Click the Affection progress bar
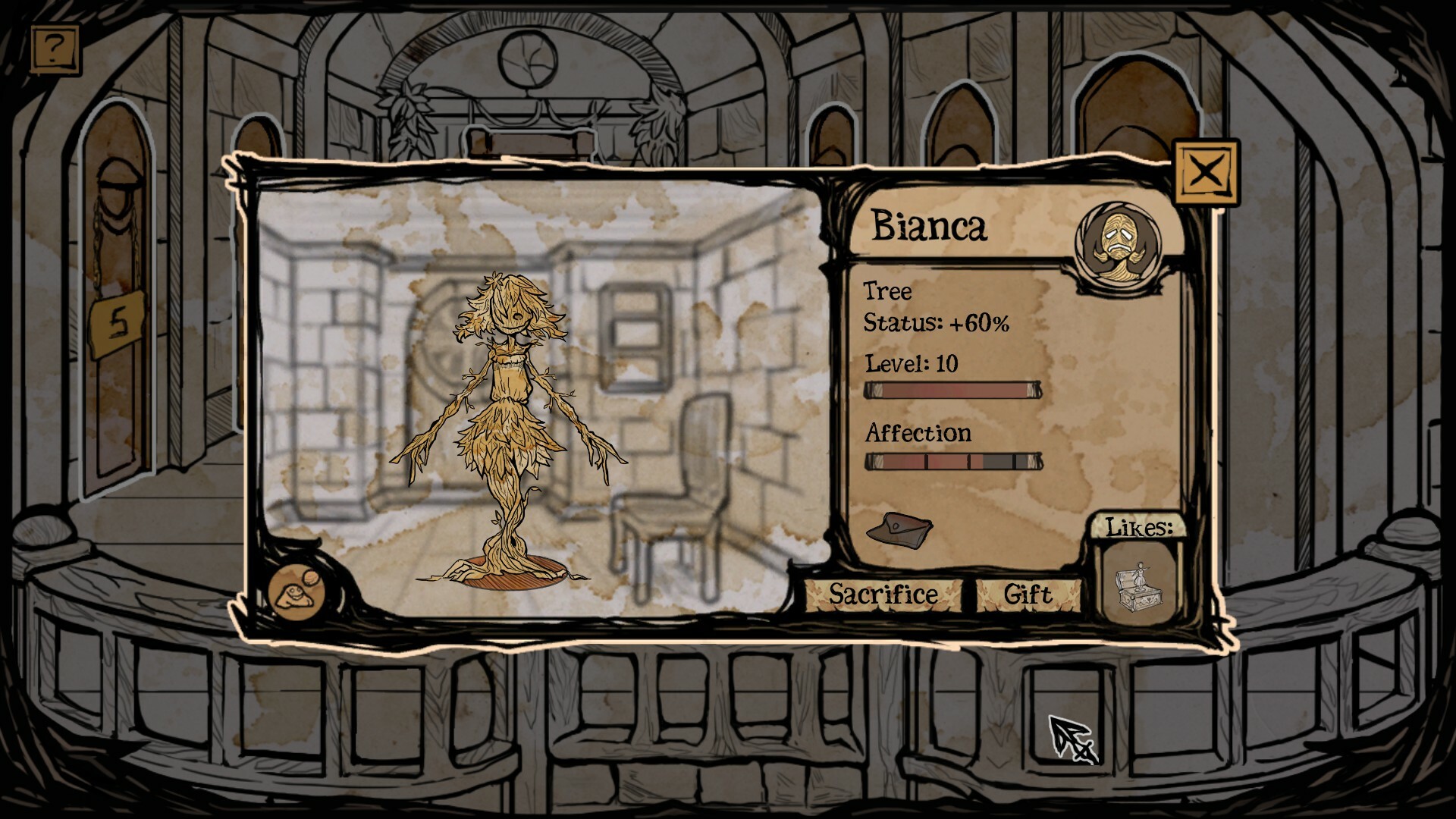This screenshot has height=819, width=1456. pos(952,460)
